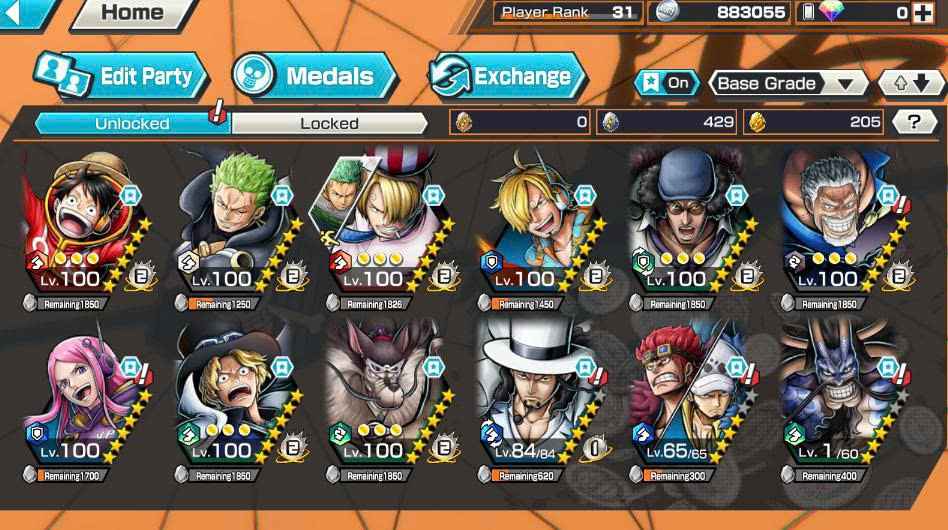The width and height of the screenshot is (948, 530).
Task: Open the Edit Party menu
Action: pos(120,75)
